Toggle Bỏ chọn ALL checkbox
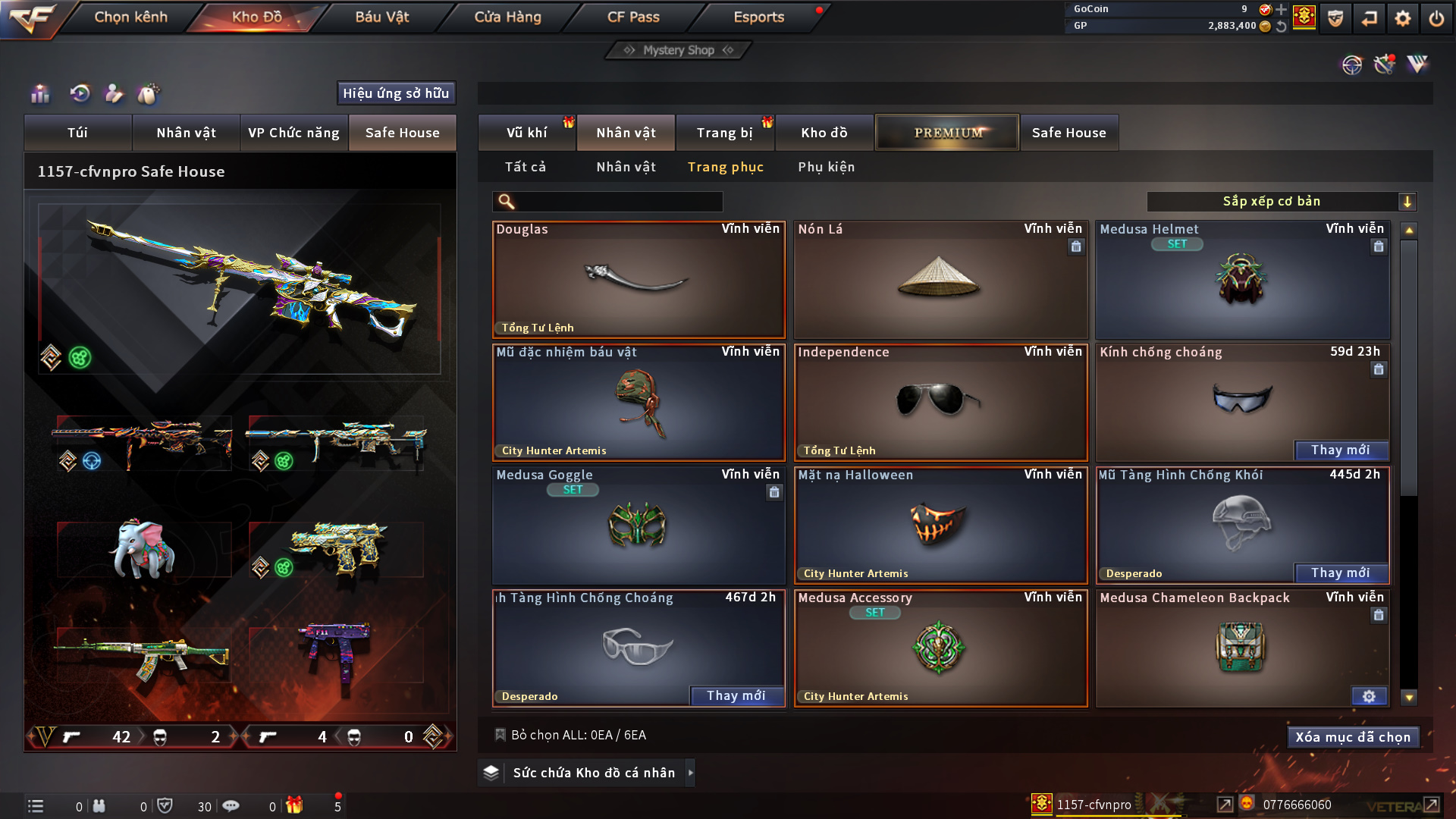Screen dimensions: 1456x819 pyautogui.click(x=500, y=735)
